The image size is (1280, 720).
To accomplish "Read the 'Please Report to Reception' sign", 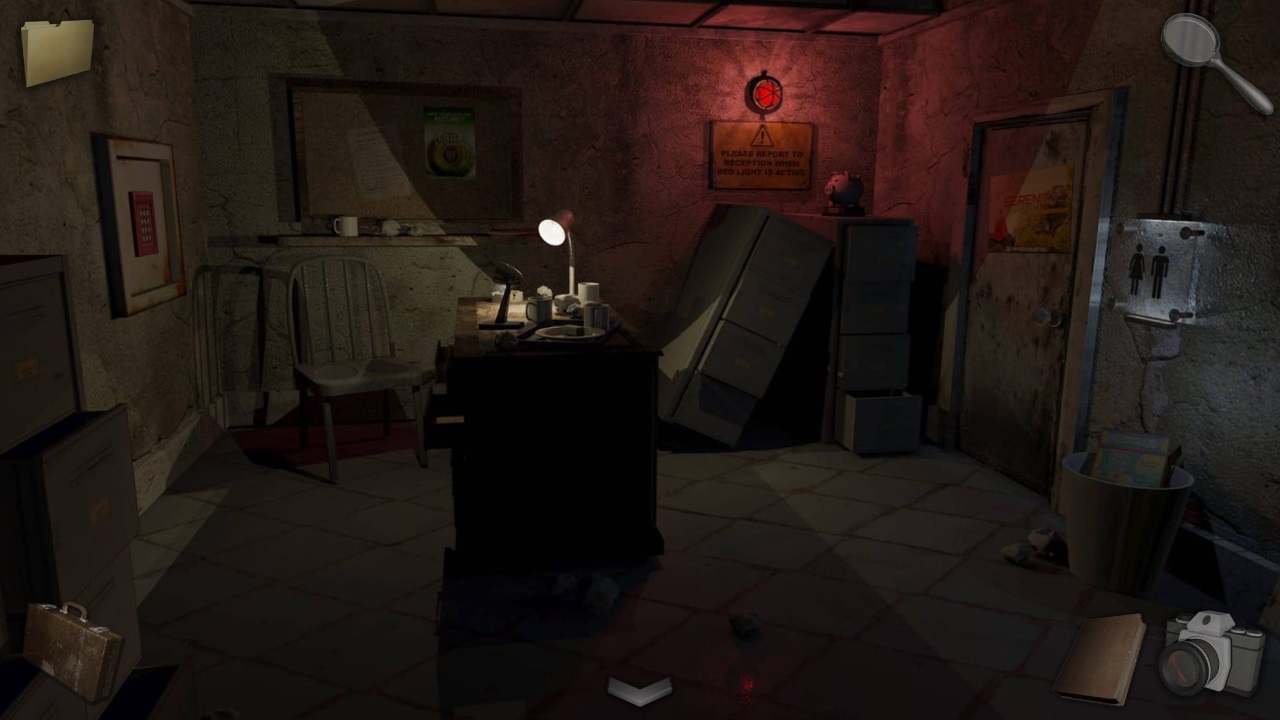I will click(x=763, y=150).
